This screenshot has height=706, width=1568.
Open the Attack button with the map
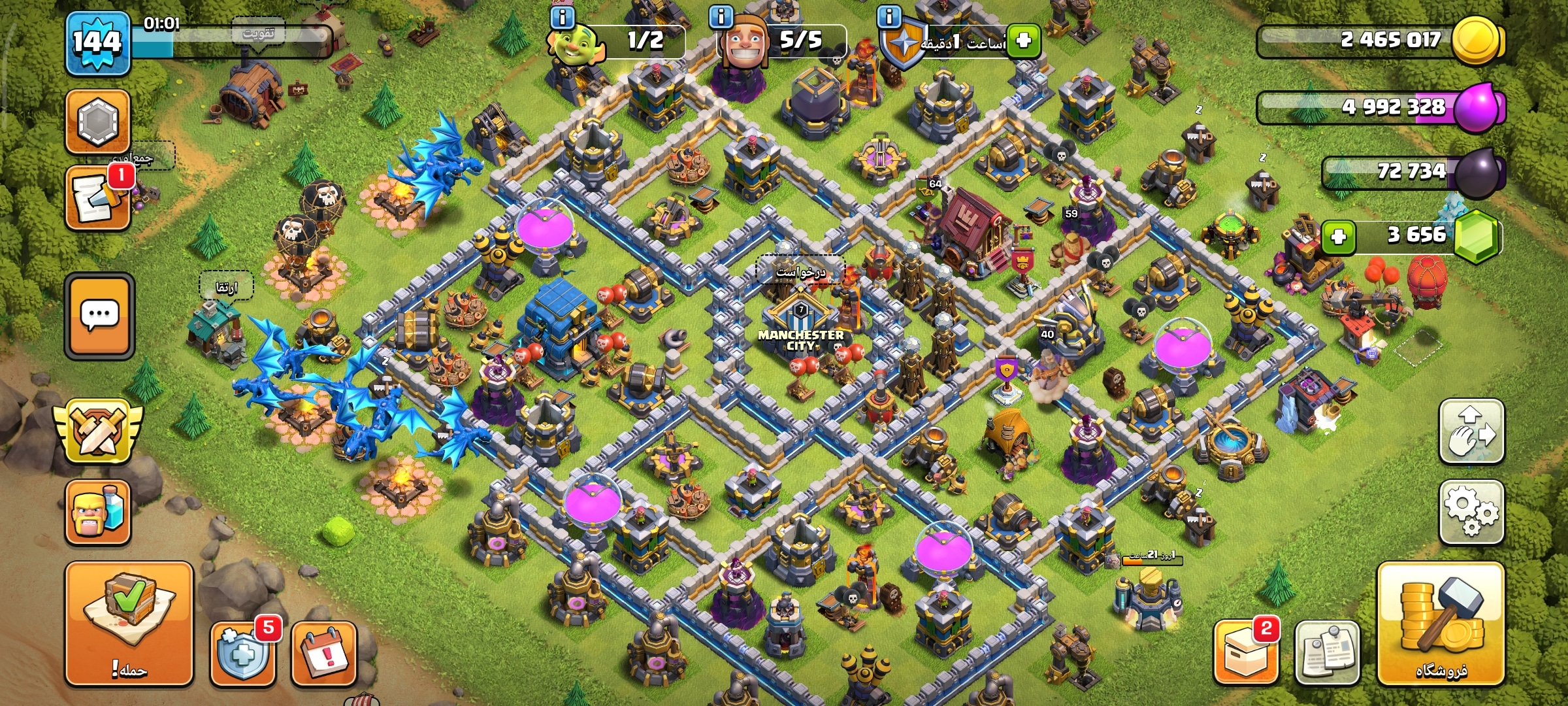[x=129, y=623]
